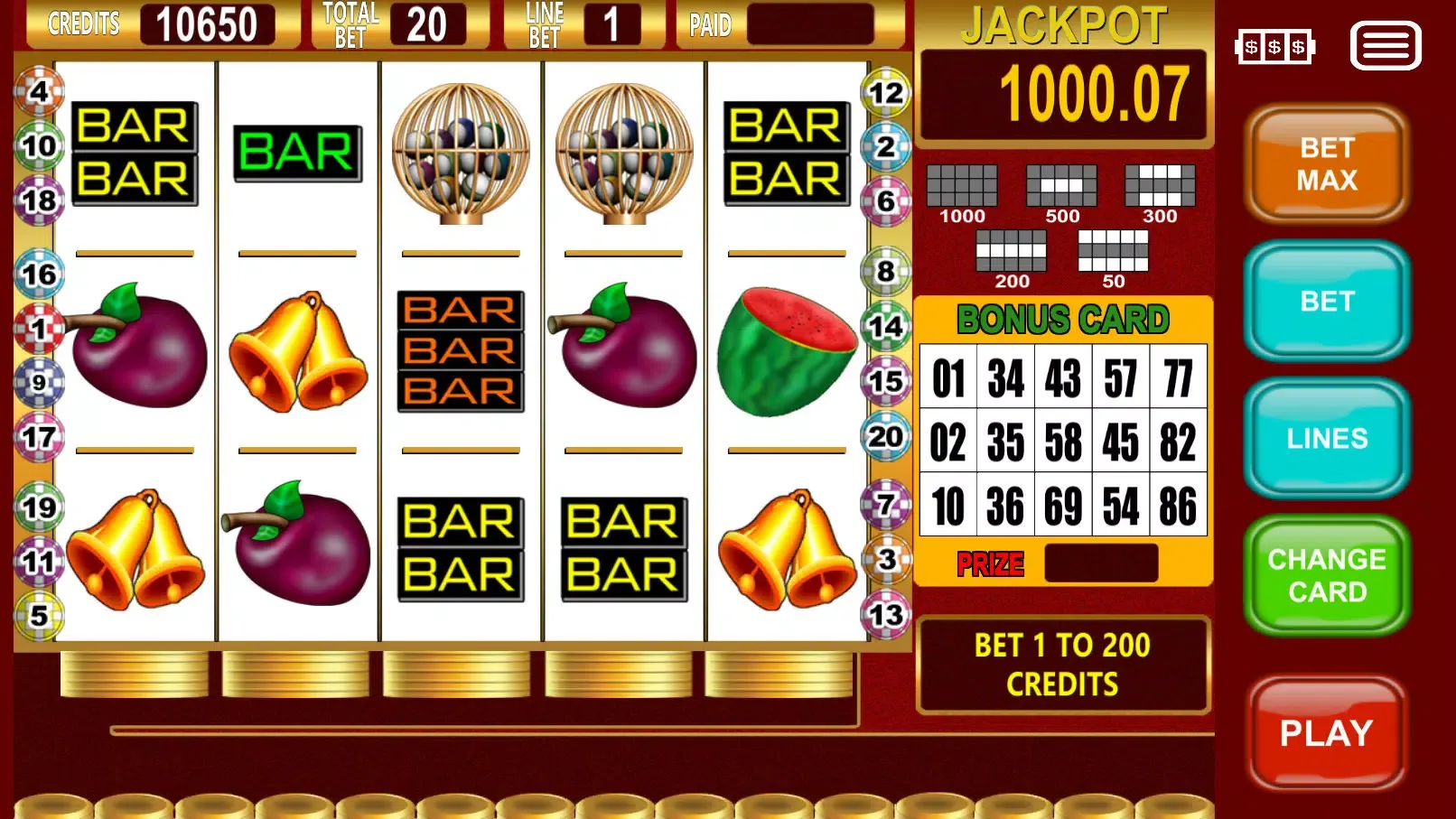1456x819 pixels.
Task: Toggle payline chip number 20
Action: point(885,435)
